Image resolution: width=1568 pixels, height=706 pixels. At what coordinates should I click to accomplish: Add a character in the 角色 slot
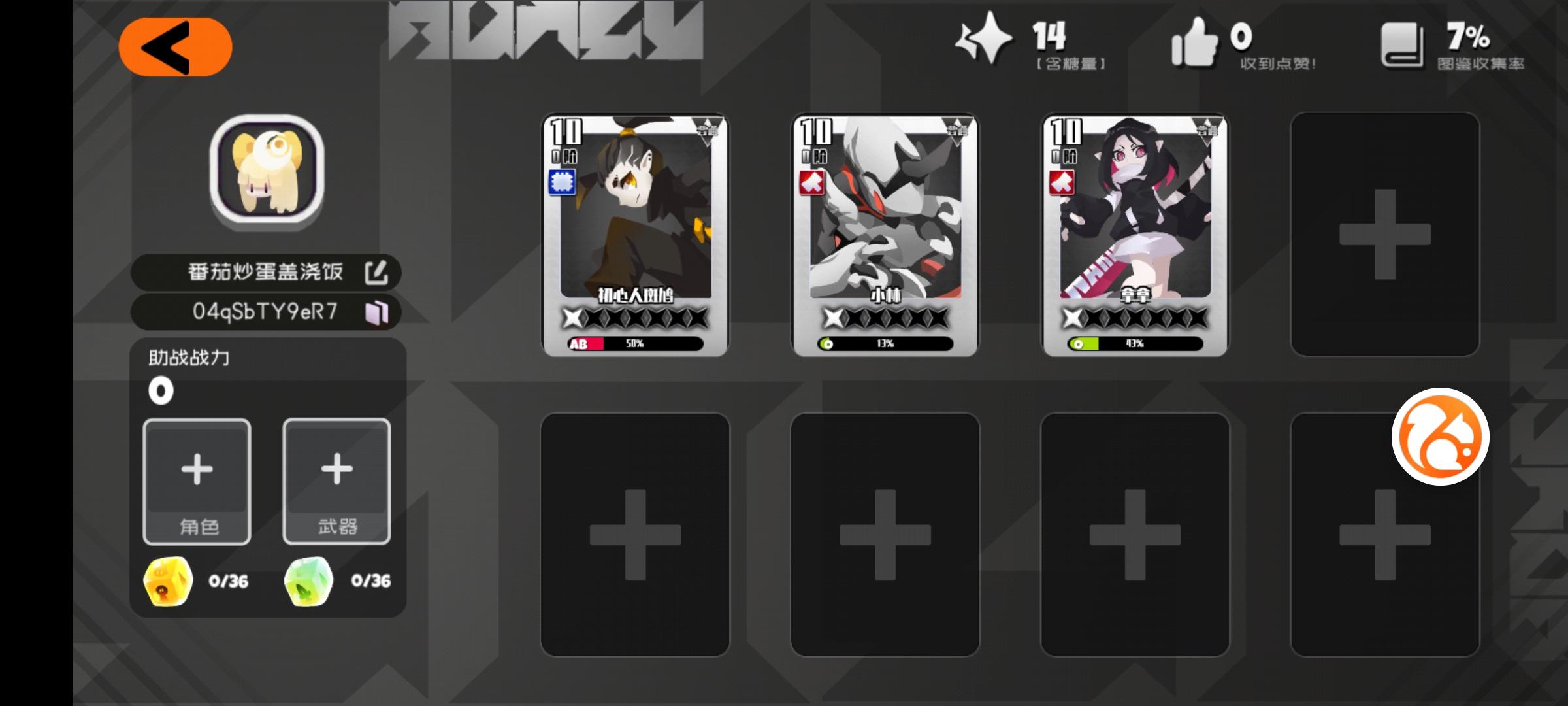click(x=197, y=482)
